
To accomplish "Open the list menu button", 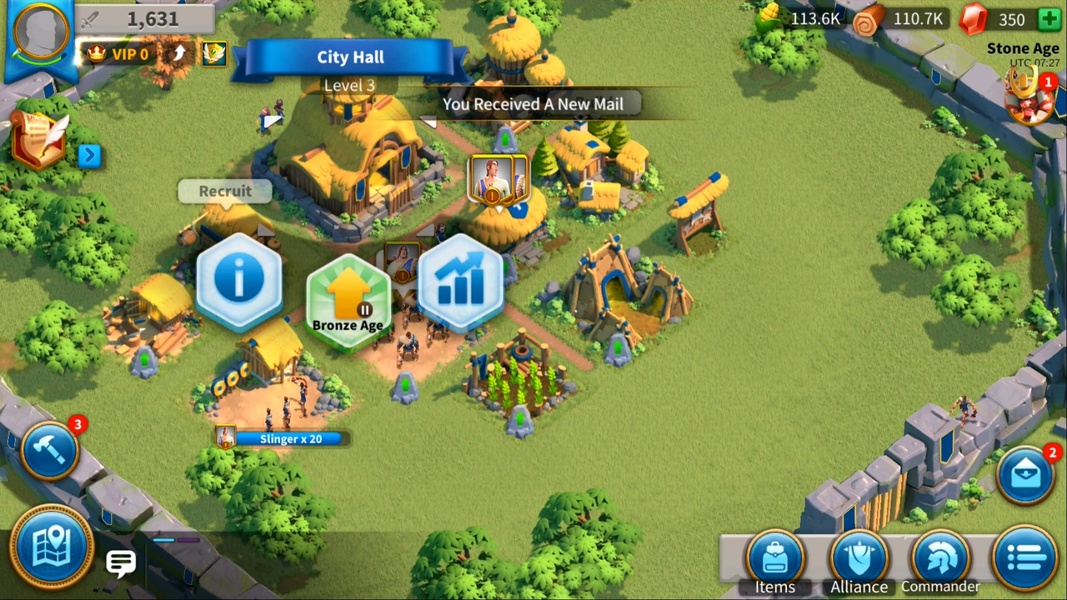I will coord(1025,559).
